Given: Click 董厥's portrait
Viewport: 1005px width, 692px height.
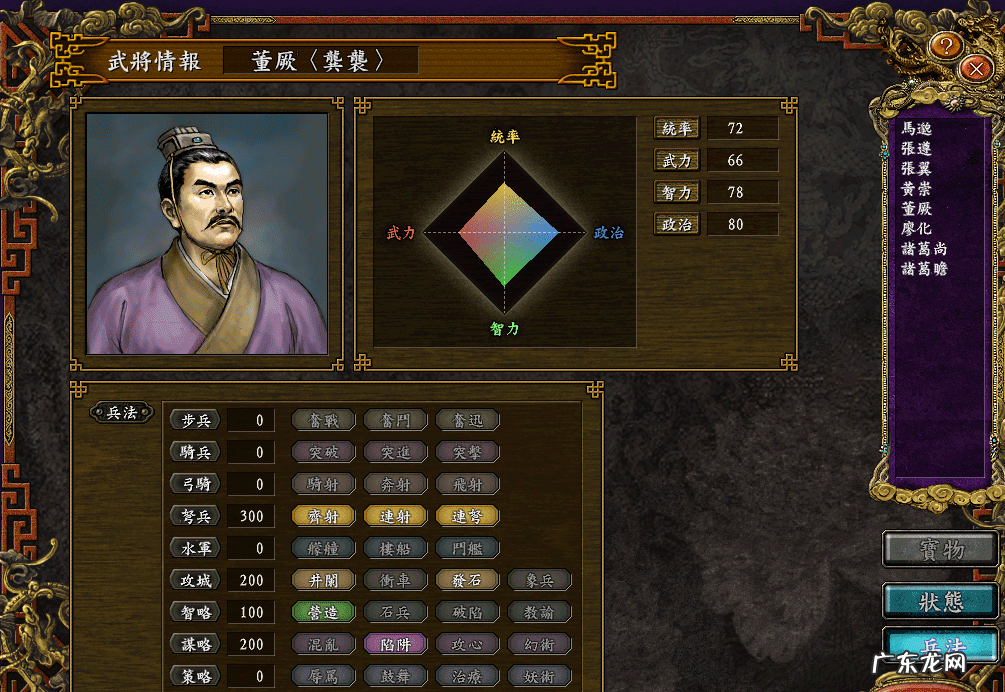Looking at the screenshot, I should (x=207, y=233).
